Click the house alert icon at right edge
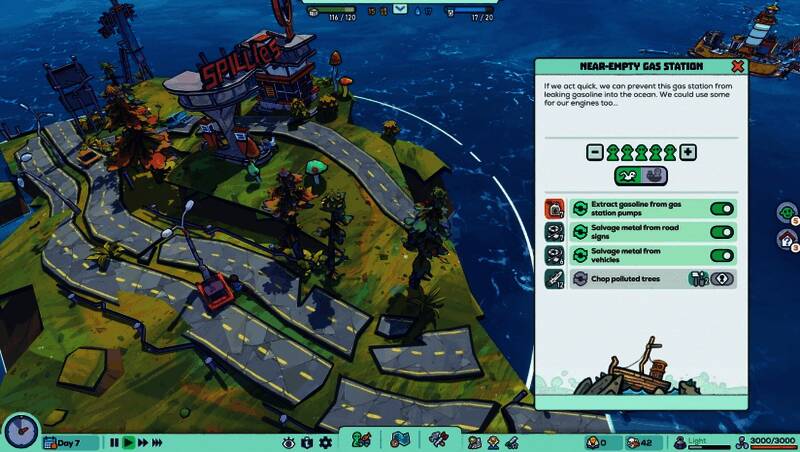The width and height of the screenshot is (800, 452). click(x=787, y=239)
